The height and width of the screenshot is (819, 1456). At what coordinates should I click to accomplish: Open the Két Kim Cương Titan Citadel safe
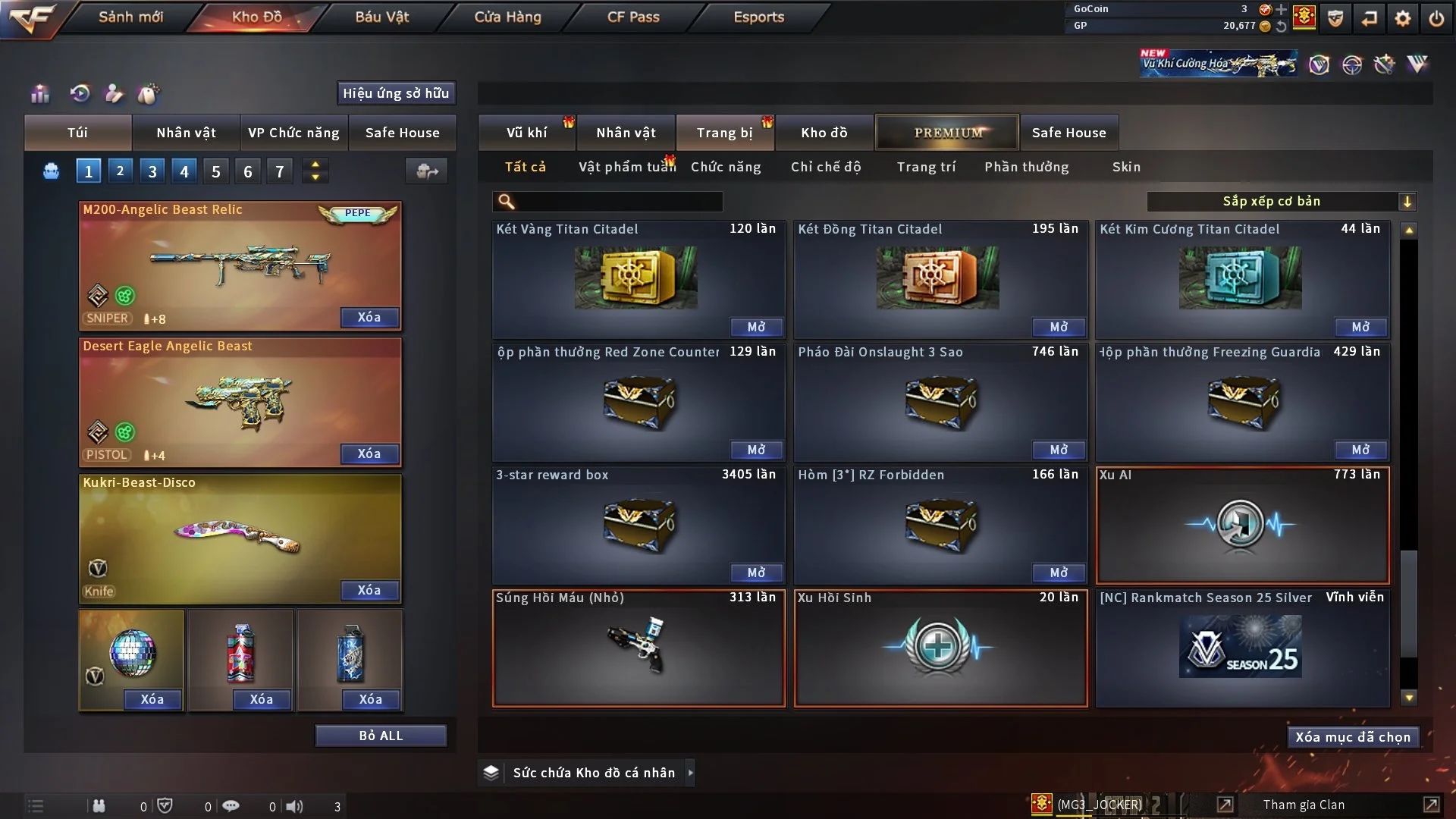point(1360,327)
